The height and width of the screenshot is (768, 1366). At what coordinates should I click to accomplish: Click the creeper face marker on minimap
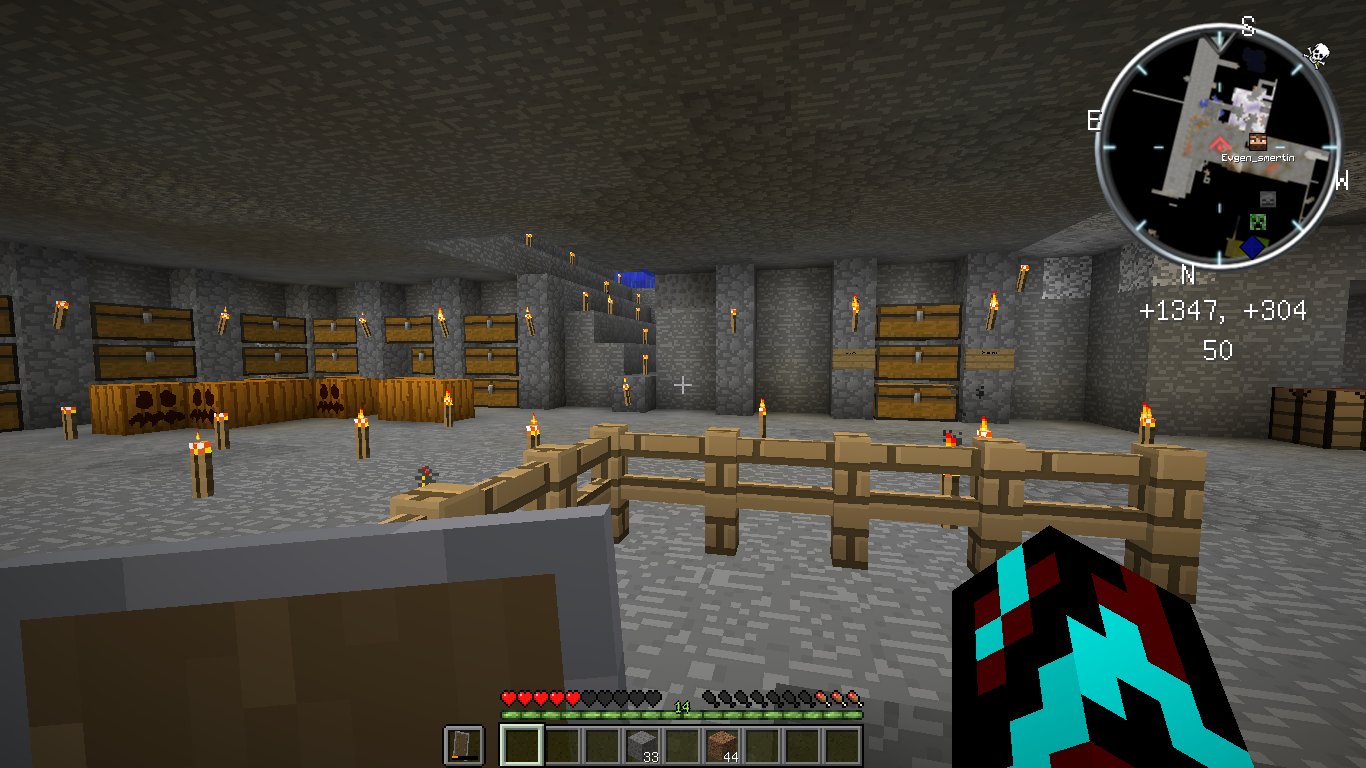(x=1258, y=222)
